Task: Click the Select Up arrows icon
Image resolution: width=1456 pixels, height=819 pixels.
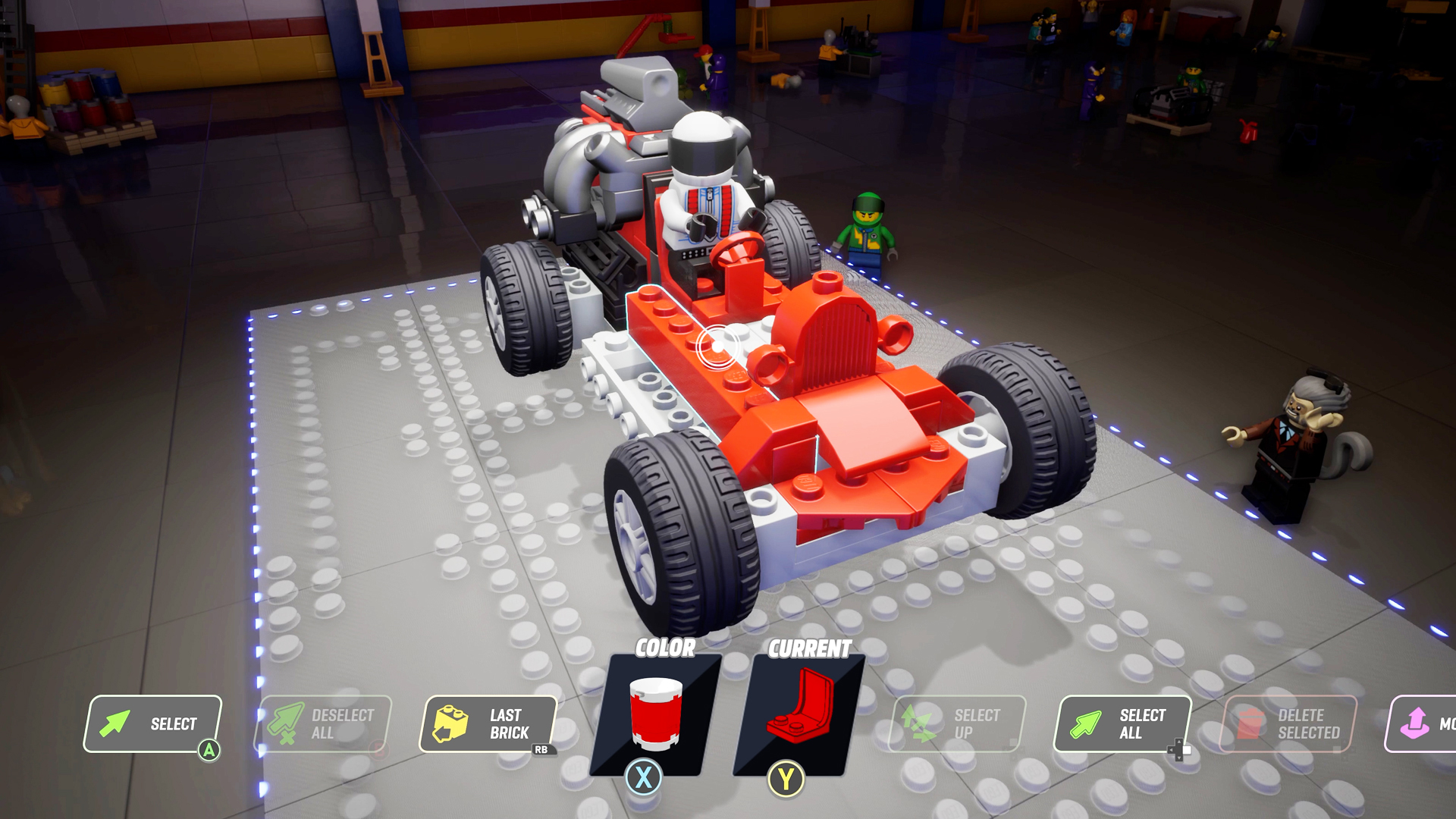Action: coord(918,723)
